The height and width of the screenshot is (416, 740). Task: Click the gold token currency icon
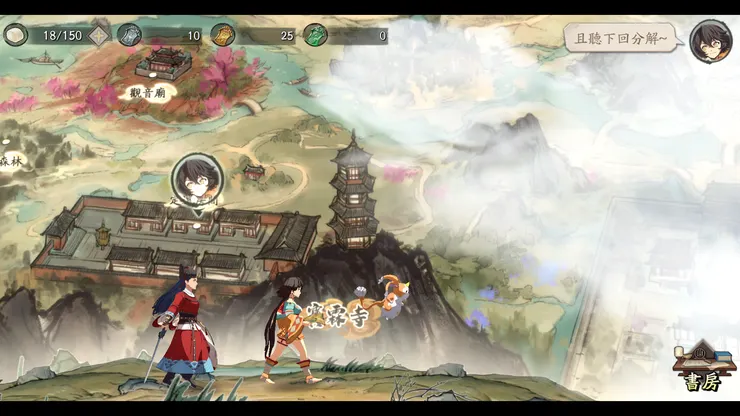[x=222, y=36]
